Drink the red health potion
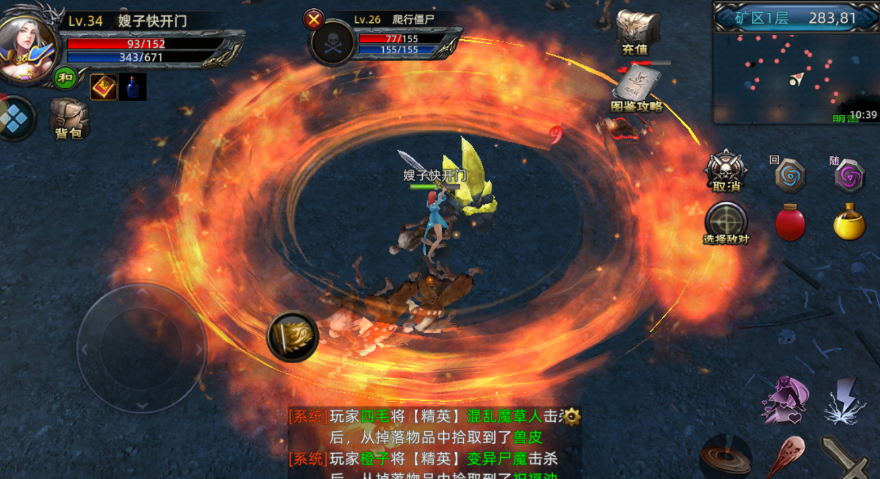Viewport: 880px width, 479px height. click(x=790, y=222)
